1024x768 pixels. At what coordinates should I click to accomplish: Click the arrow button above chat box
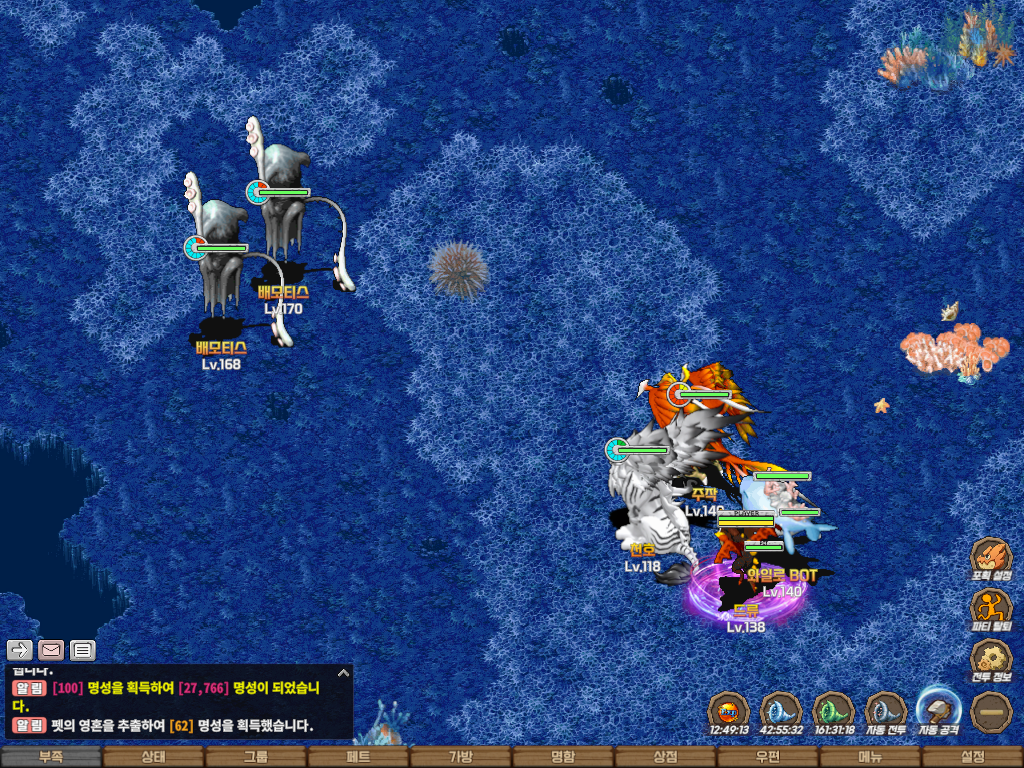(x=20, y=650)
